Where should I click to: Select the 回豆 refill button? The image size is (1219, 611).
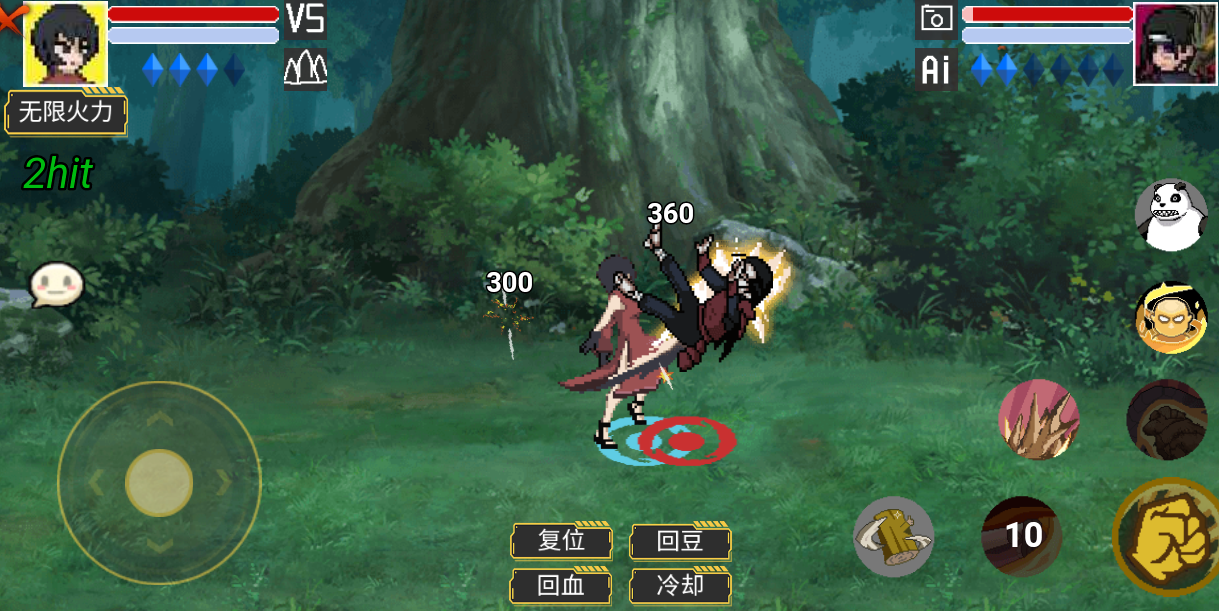pyautogui.click(x=680, y=541)
